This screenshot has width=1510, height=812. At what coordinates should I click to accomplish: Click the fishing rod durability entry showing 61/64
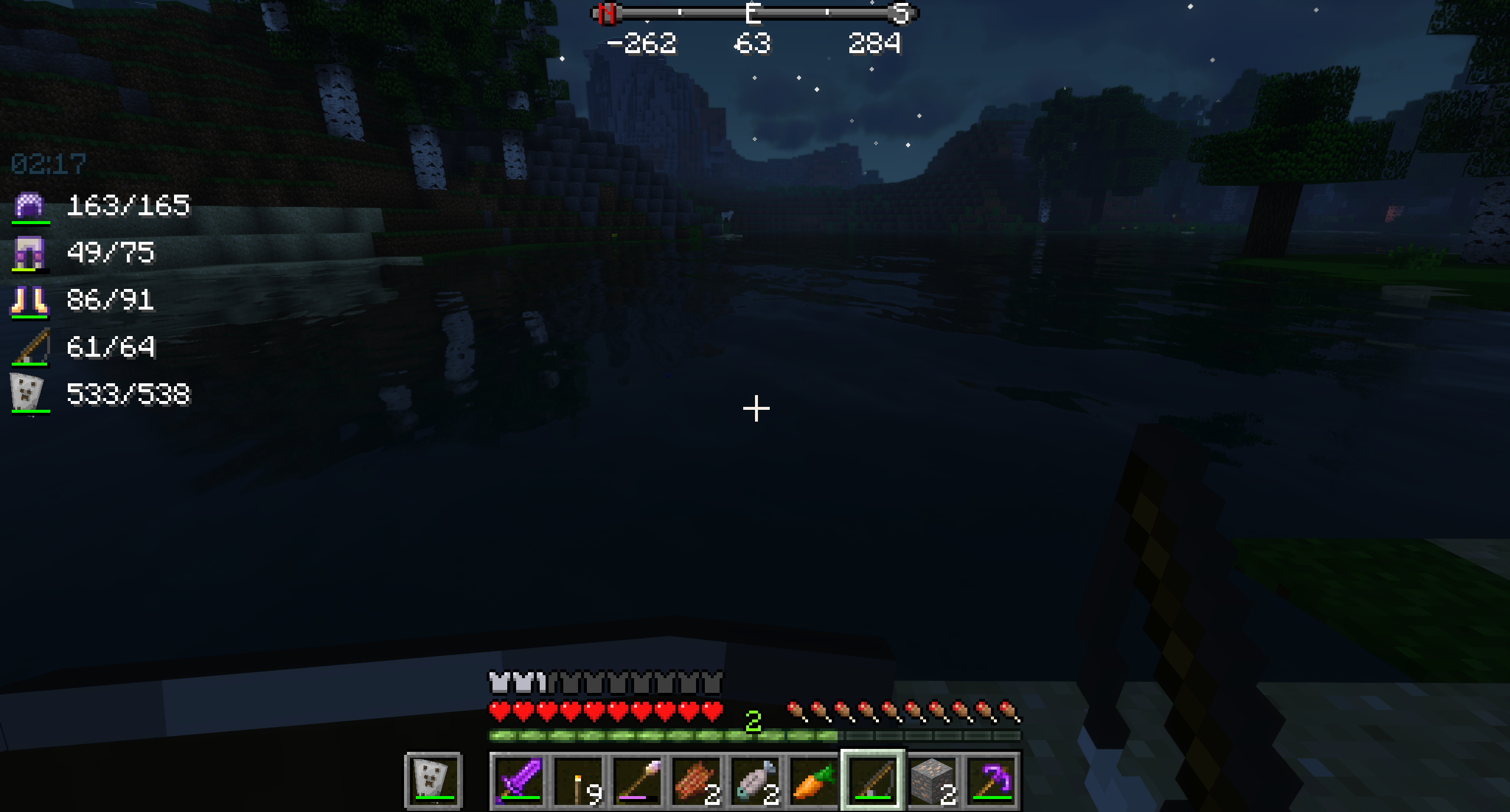(112, 348)
